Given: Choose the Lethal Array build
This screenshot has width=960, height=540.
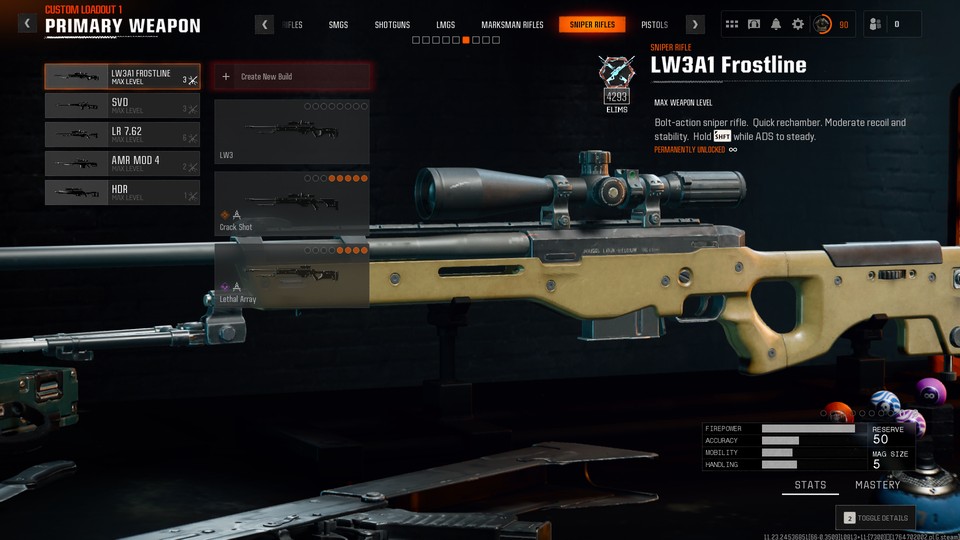Looking at the screenshot, I should [292, 274].
